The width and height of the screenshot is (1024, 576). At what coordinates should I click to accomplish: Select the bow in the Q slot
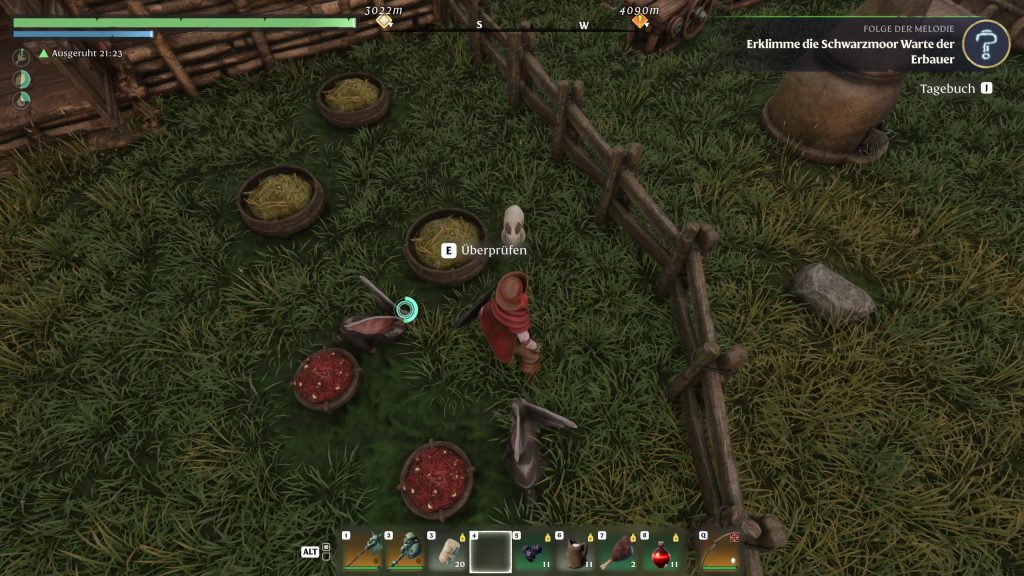[720, 551]
